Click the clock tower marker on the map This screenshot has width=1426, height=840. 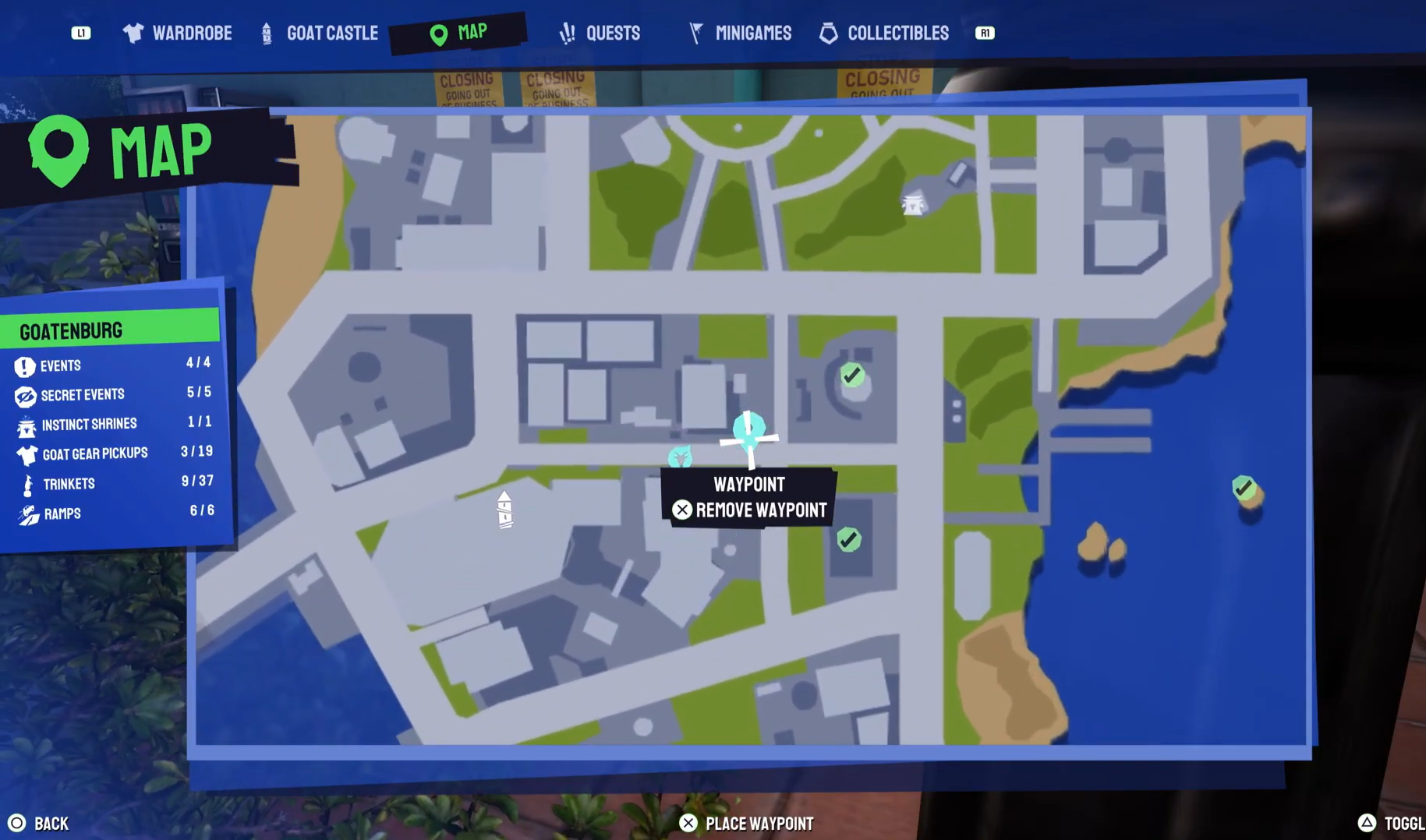point(504,510)
